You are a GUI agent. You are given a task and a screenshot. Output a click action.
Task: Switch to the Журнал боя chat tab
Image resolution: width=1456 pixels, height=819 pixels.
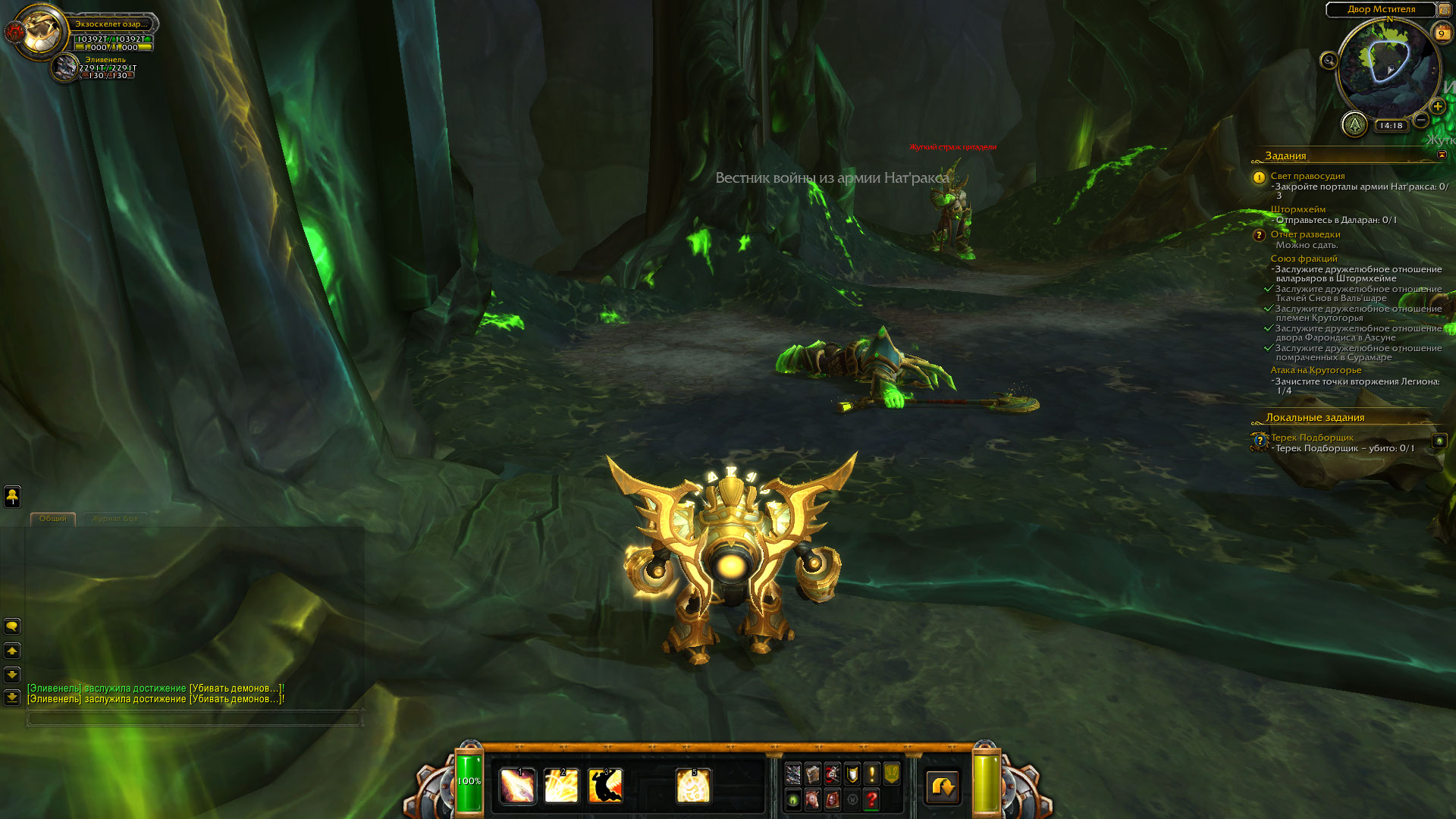click(x=115, y=519)
